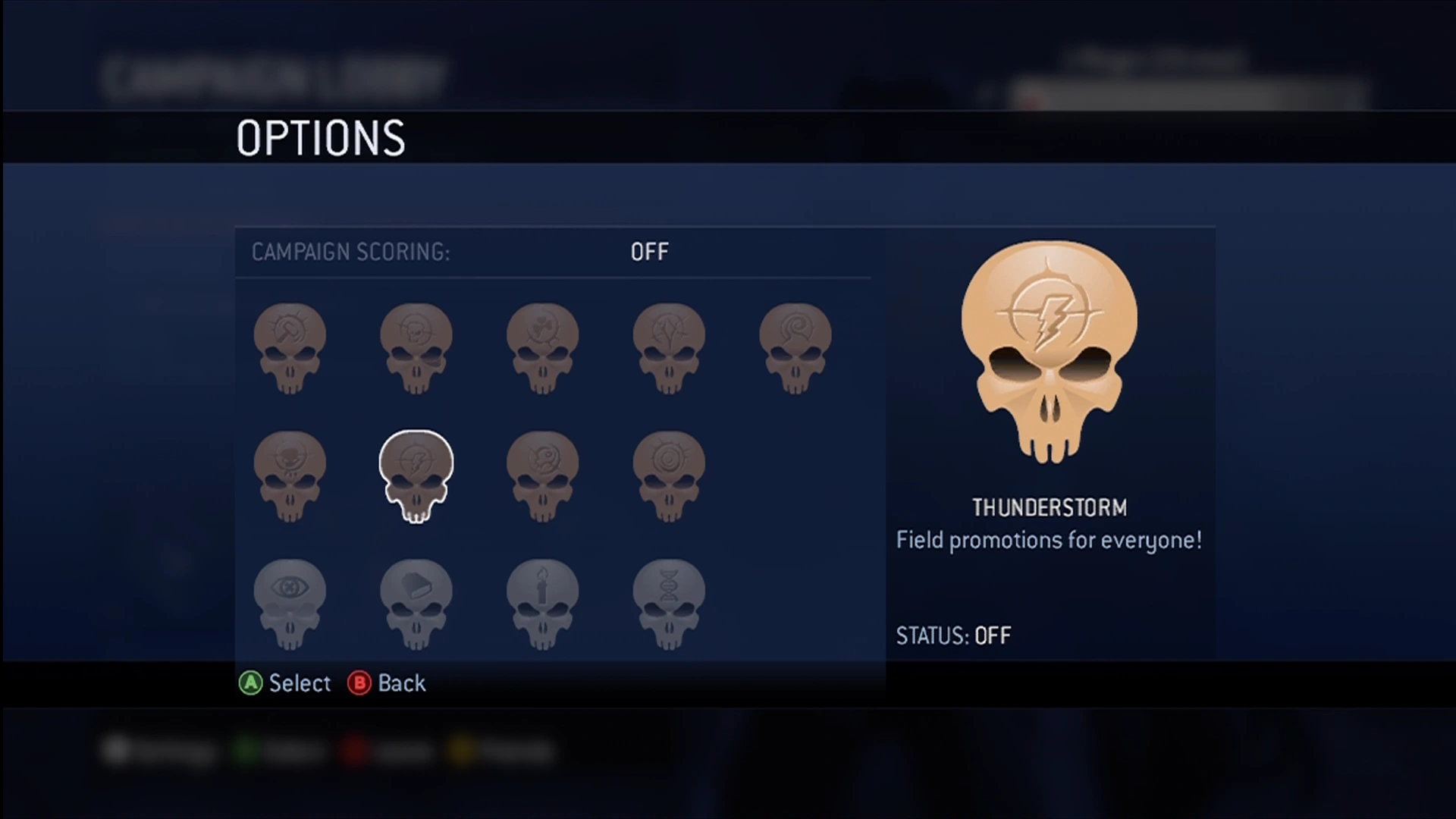The image size is (1456, 819).
Task: Turn on the IWHBYD DNA skull
Action: tap(670, 603)
